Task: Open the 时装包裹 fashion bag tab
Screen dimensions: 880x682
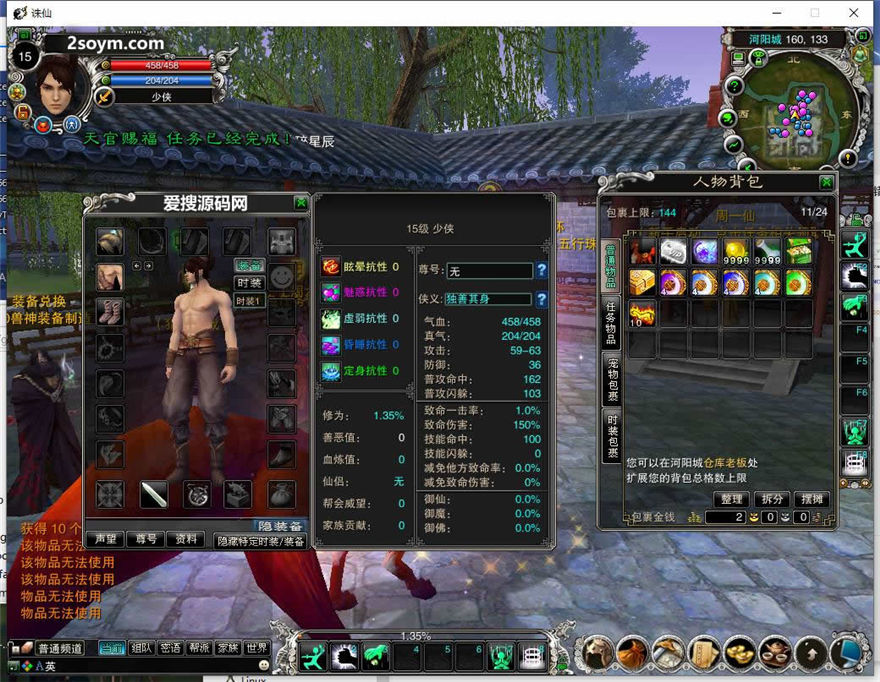Action: tap(611, 437)
